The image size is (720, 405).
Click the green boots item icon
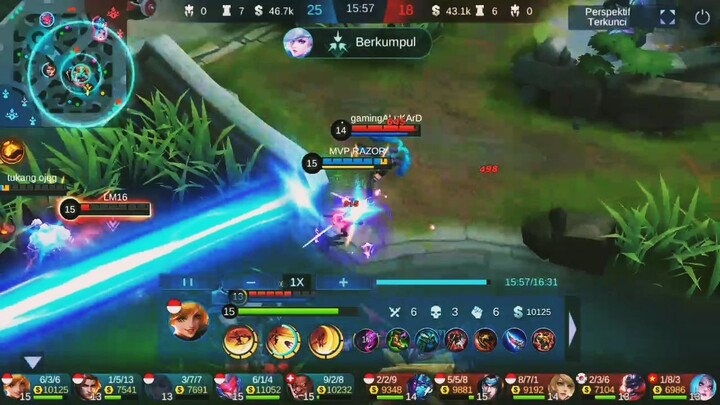click(x=398, y=340)
